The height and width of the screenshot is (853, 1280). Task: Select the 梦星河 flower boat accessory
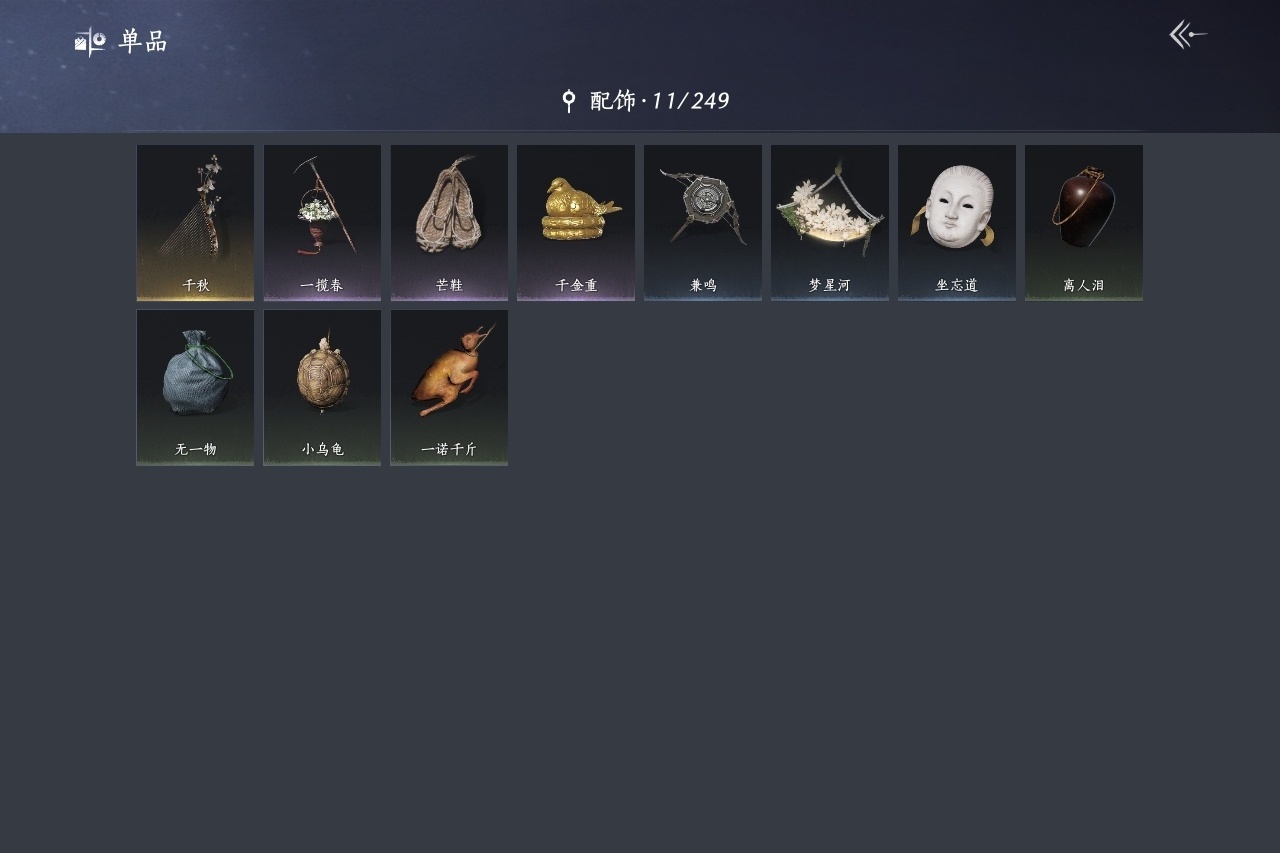click(830, 222)
